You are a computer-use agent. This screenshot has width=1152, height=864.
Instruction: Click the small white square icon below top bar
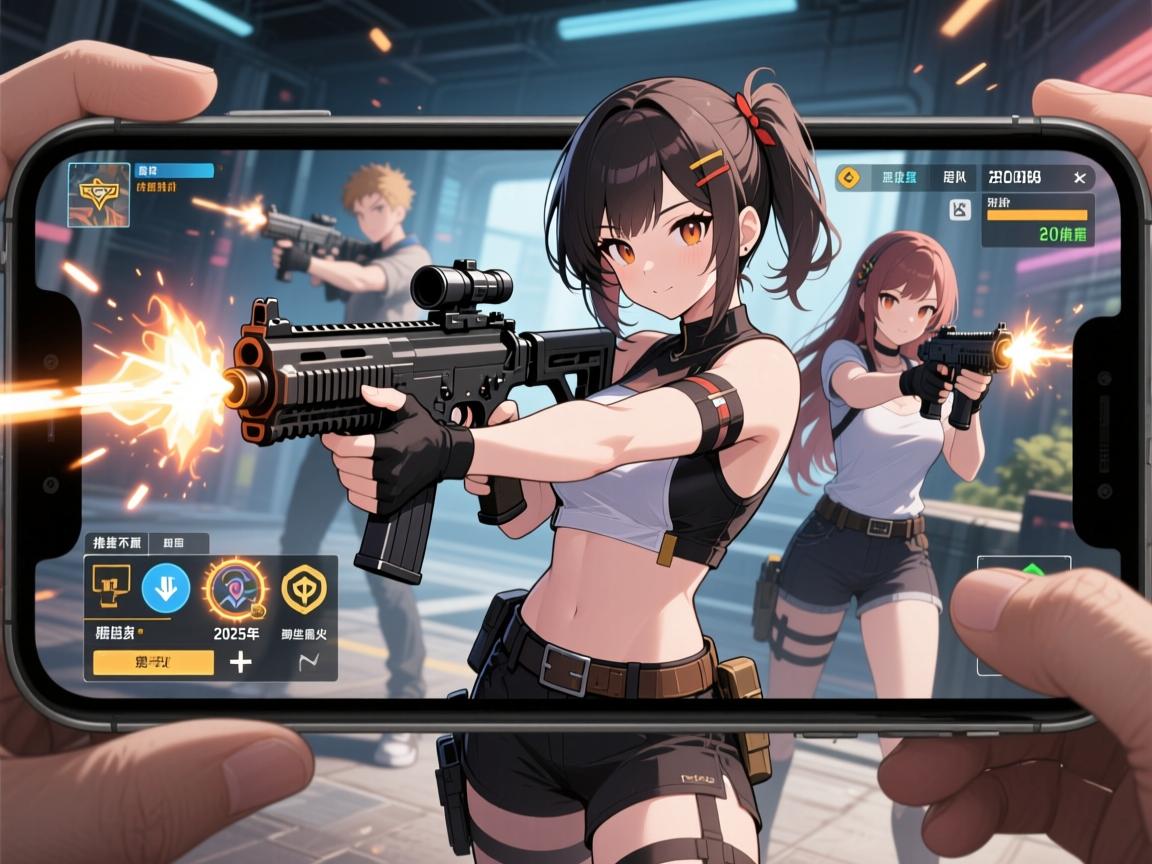[x=958, y=209]
